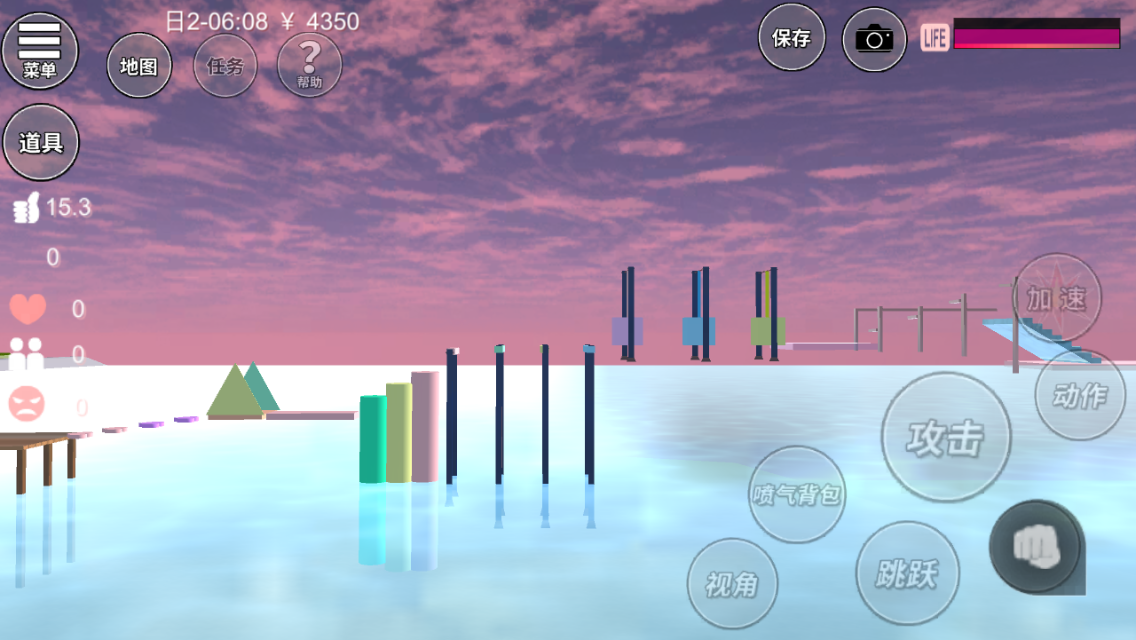Viewport: 1136px width, 640px height.
Task: Switch camera with the 视角 button
Action: (x=732, y=584)
